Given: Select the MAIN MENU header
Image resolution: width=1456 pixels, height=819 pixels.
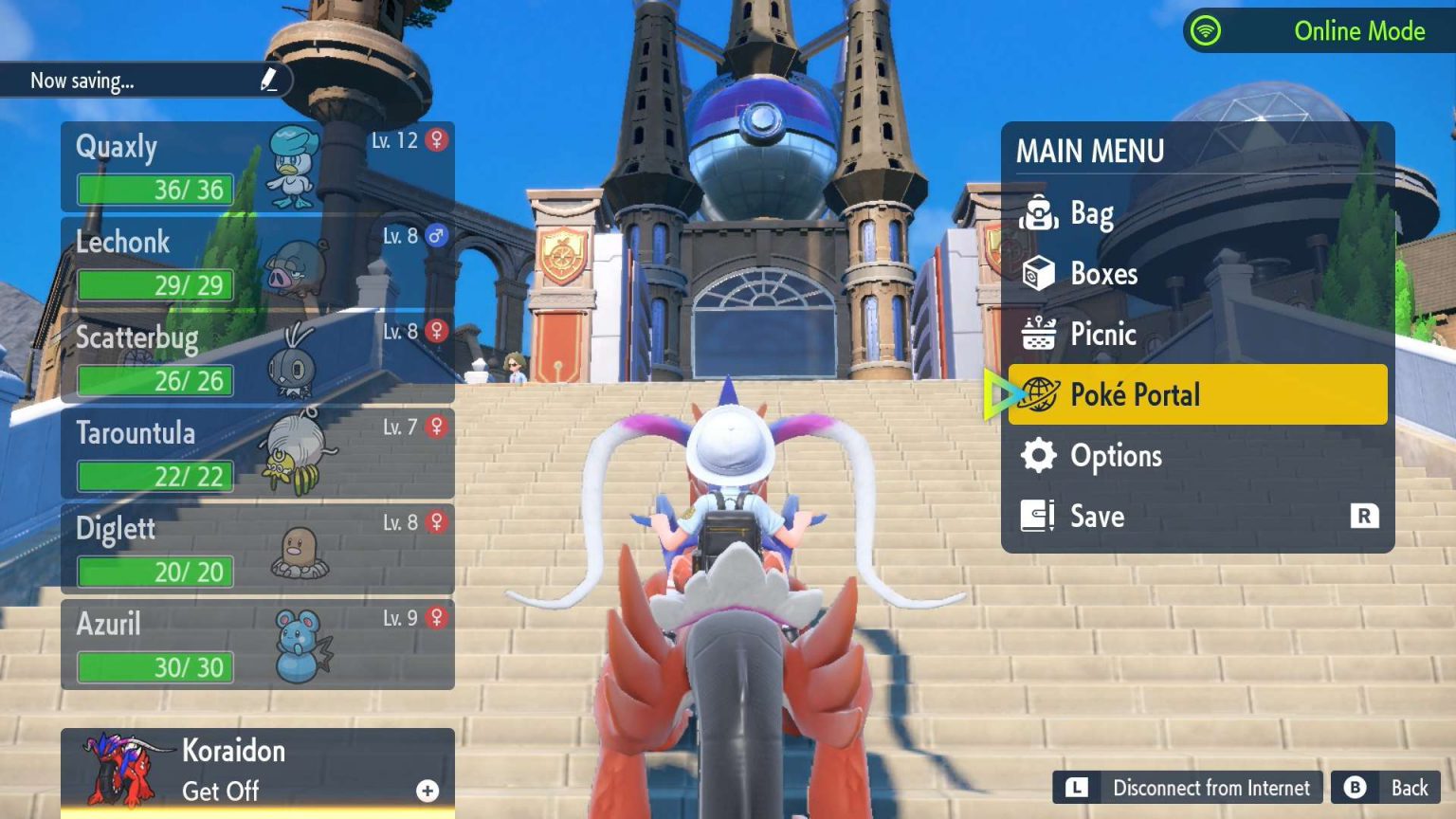Looking at the screenshot, I should (1090, 152).
